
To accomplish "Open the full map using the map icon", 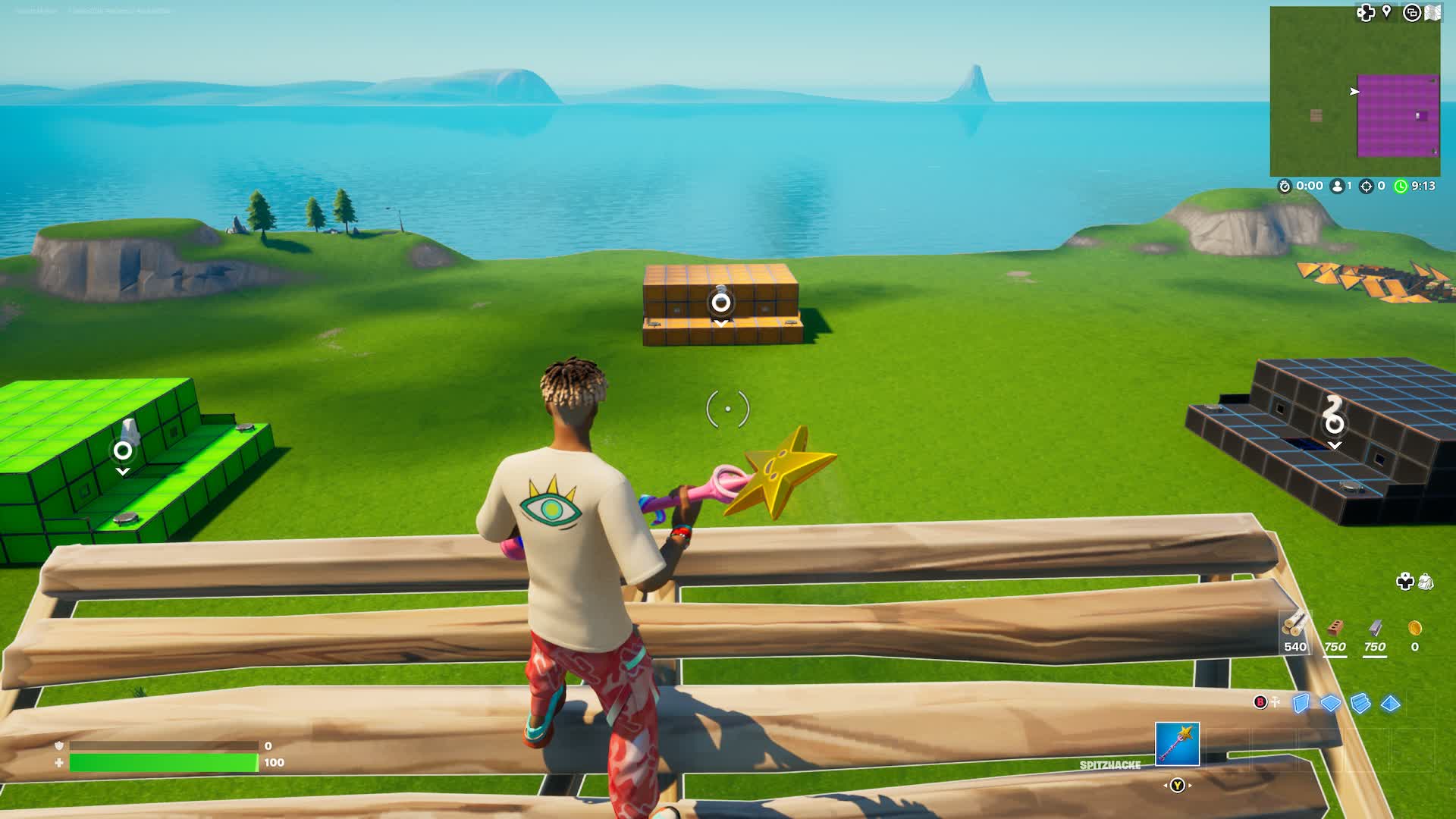I will point(1432,11).
